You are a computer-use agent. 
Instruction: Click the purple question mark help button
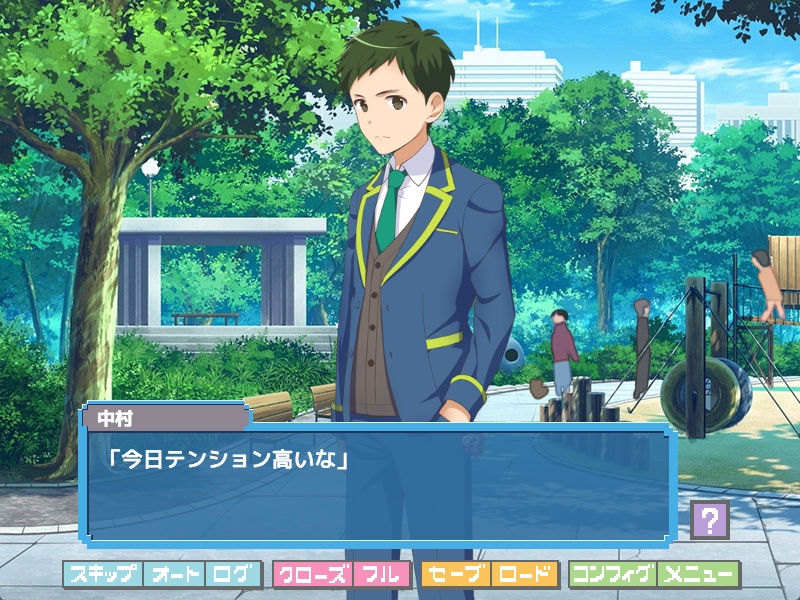tap(709, 520)
